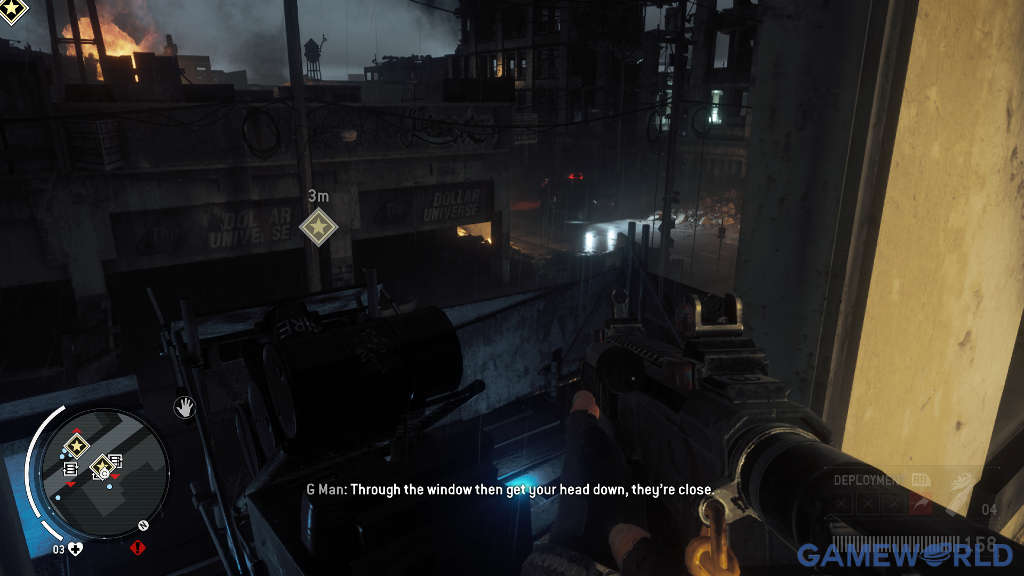Select the star objective marker labeled 3m
The image size is (1024, 576).
pyautogui.click(x=318, y=227)
